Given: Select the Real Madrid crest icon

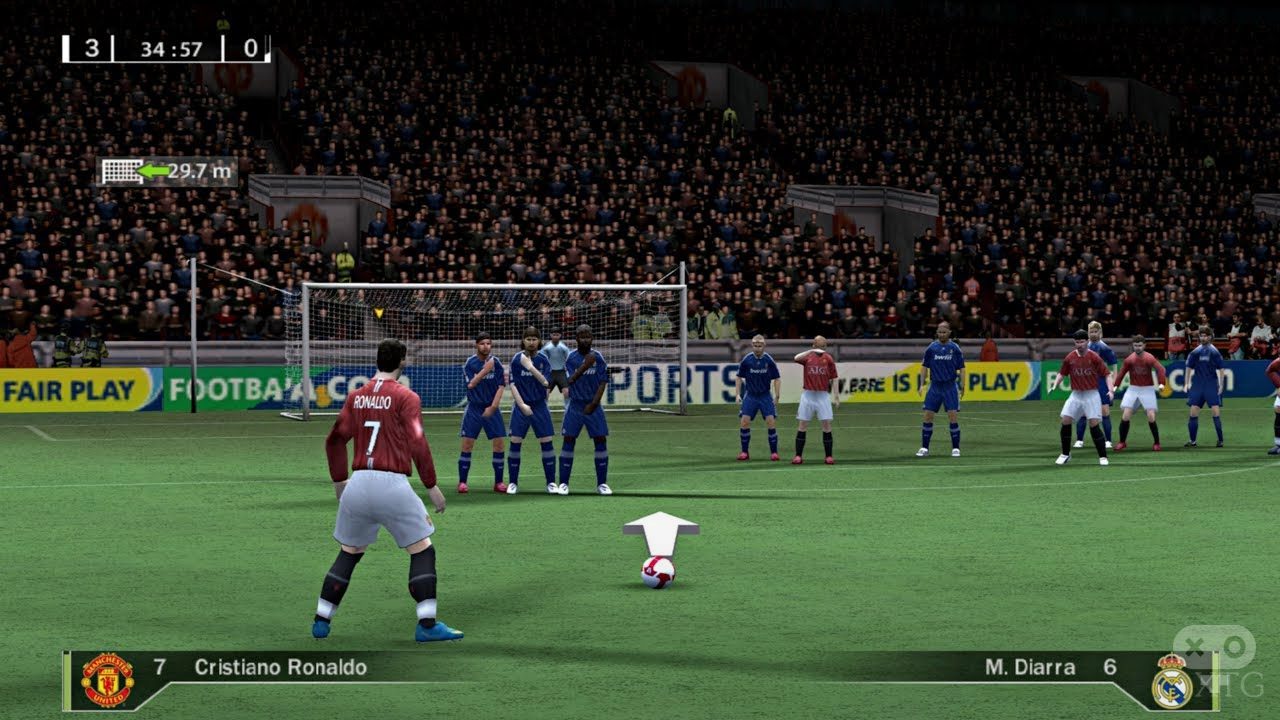Looking at the screenshot, I should click(1170, 681).
